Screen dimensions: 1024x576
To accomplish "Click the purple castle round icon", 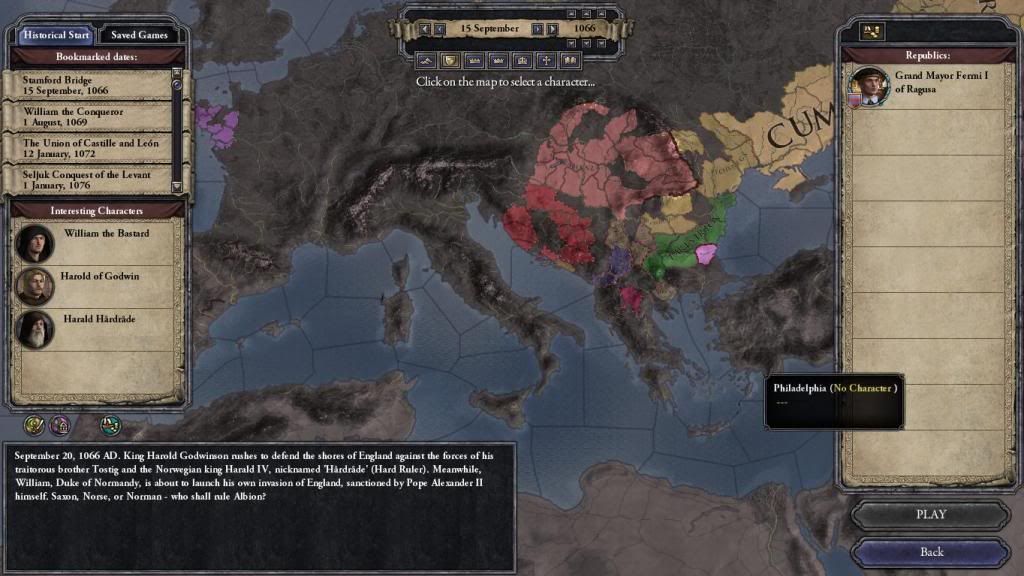I will [59, 424].
